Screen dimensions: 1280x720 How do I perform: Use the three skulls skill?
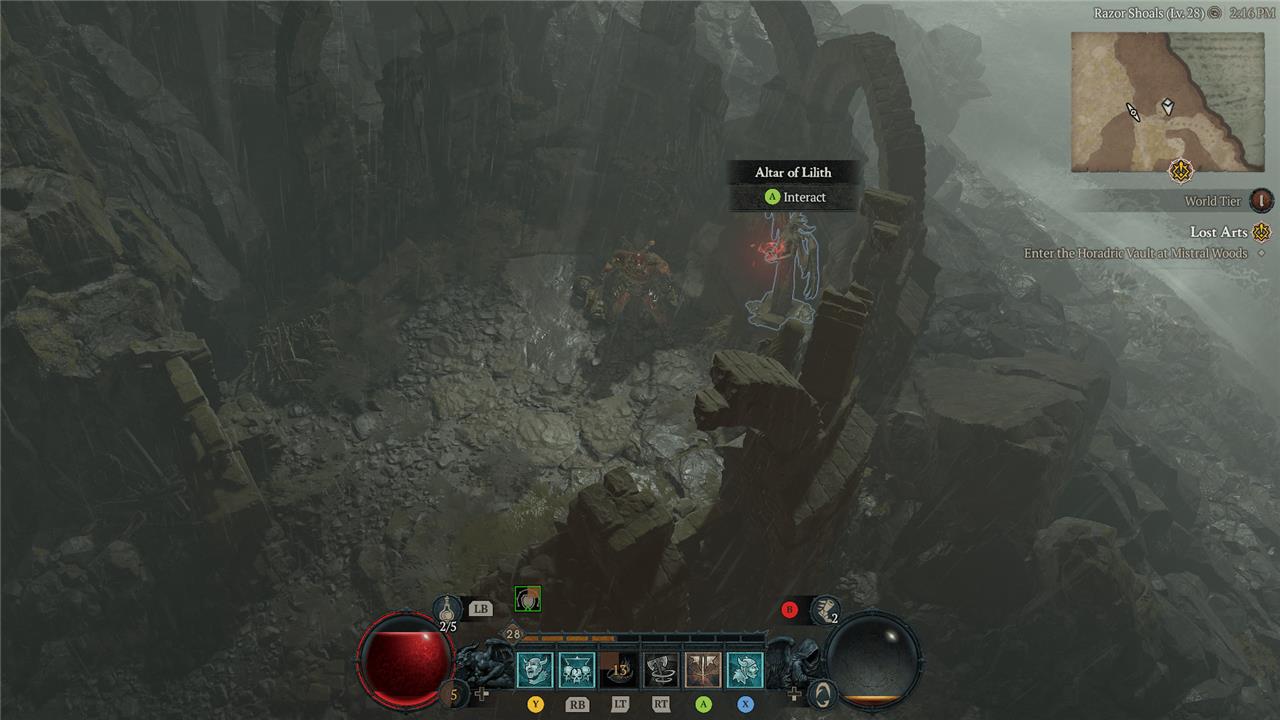click(x=576, y=670)
